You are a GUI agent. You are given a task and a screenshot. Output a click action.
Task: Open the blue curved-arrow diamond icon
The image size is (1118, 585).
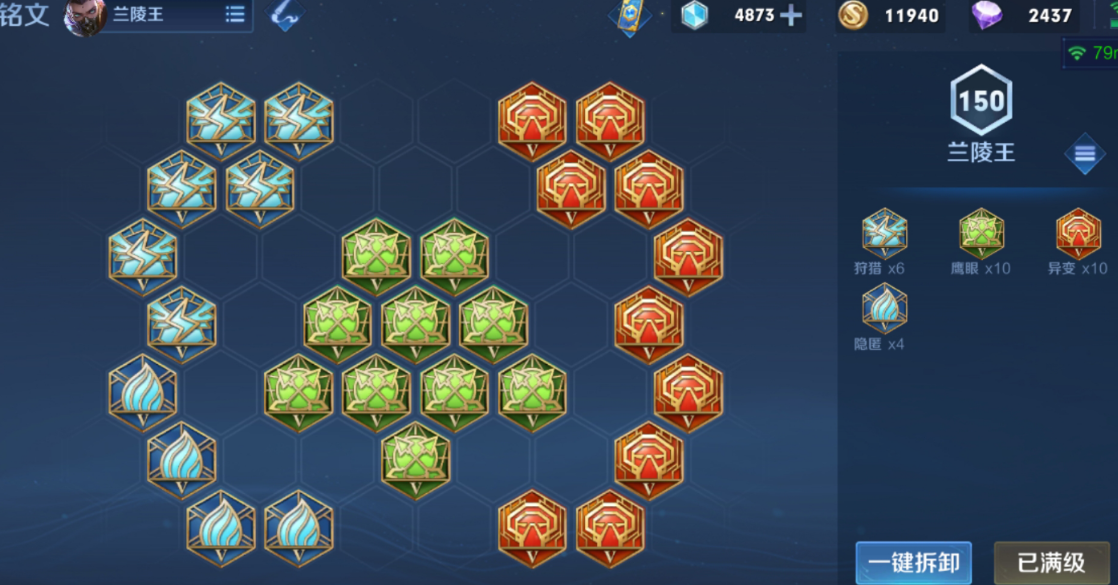[x=286, y=15]
